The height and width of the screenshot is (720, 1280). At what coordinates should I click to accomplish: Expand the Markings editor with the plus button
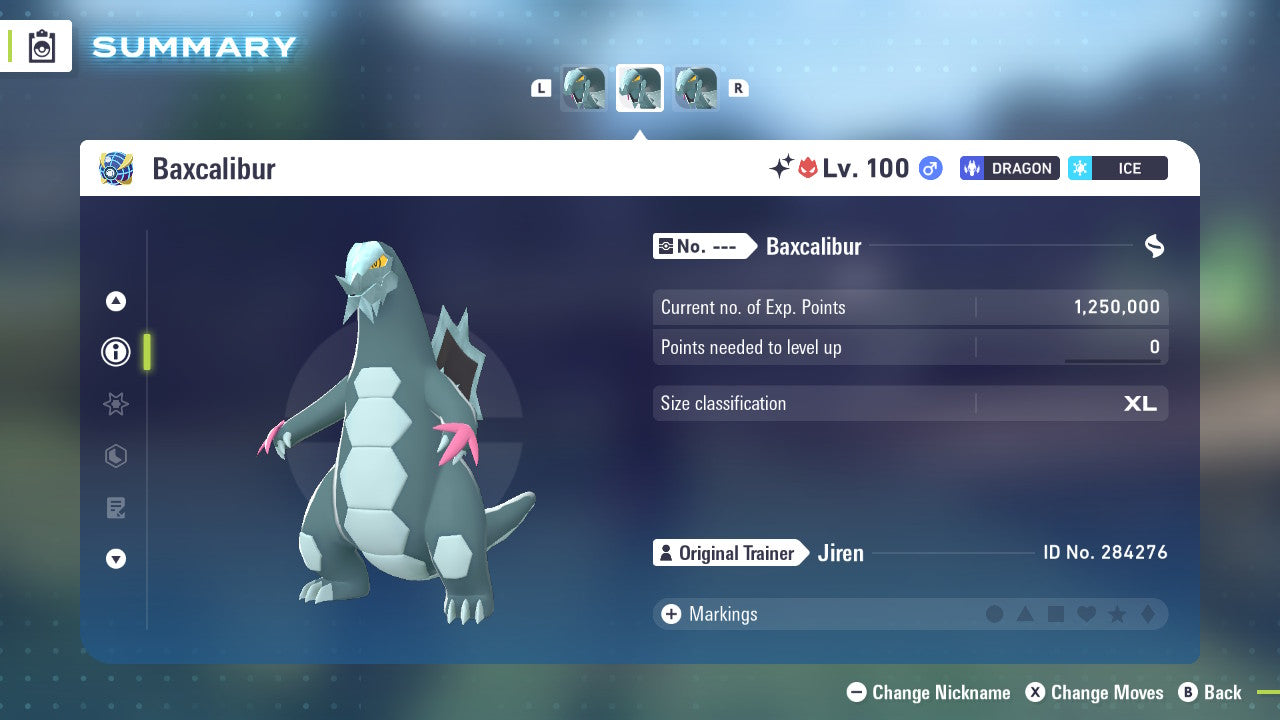point(672,614)
